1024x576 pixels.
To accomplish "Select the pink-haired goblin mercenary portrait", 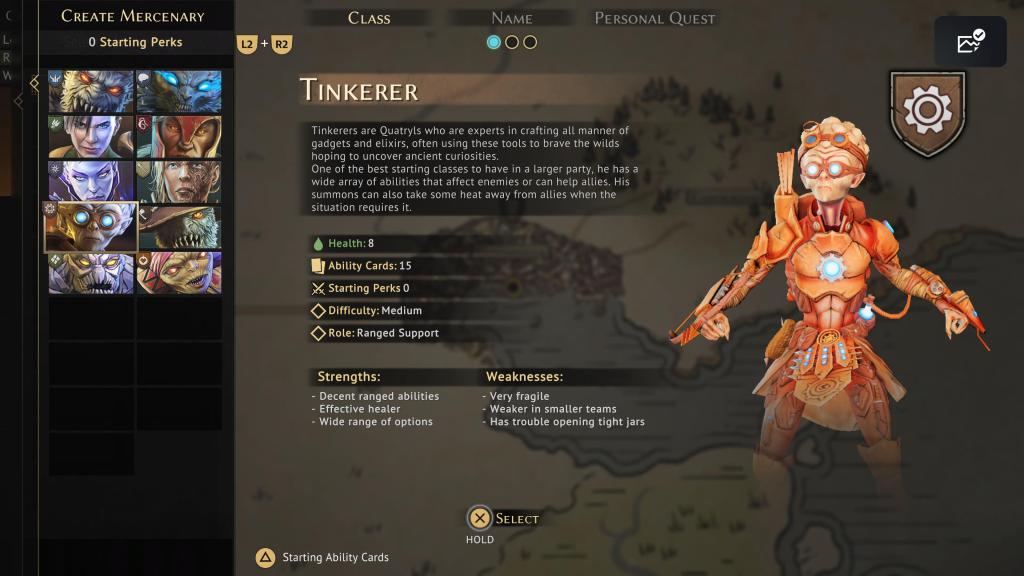I will click(x=179, y=273).
